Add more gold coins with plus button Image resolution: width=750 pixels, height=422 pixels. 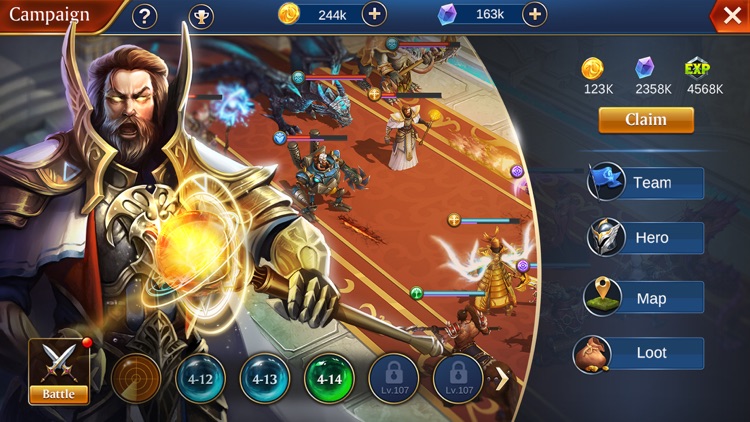pyautogui.click(x=374, y=14)
